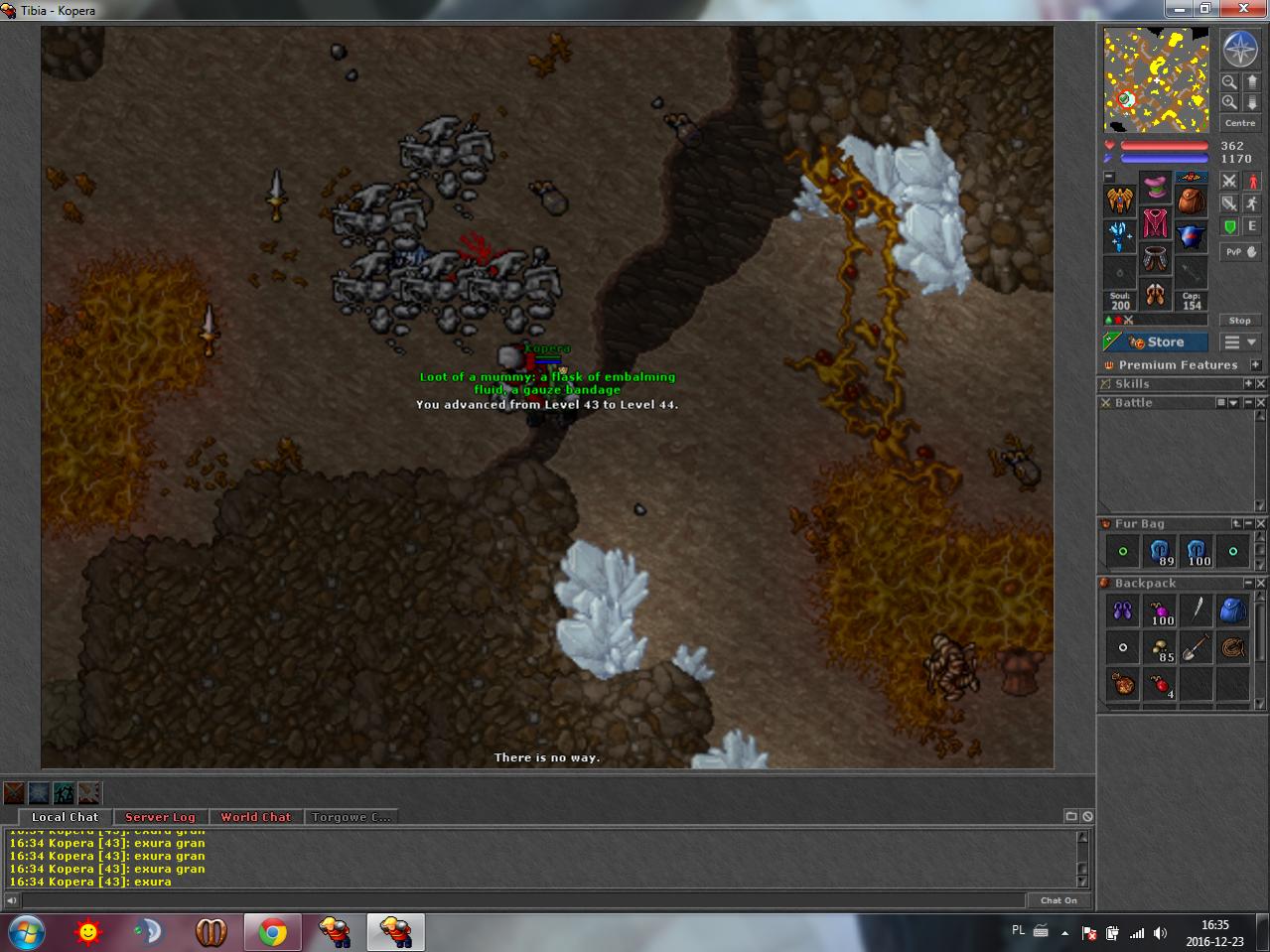Viewport: 1270px width, 952px height.
Task: Zoom in the minimap with the plus magnifier
Action: point(1229,102)
